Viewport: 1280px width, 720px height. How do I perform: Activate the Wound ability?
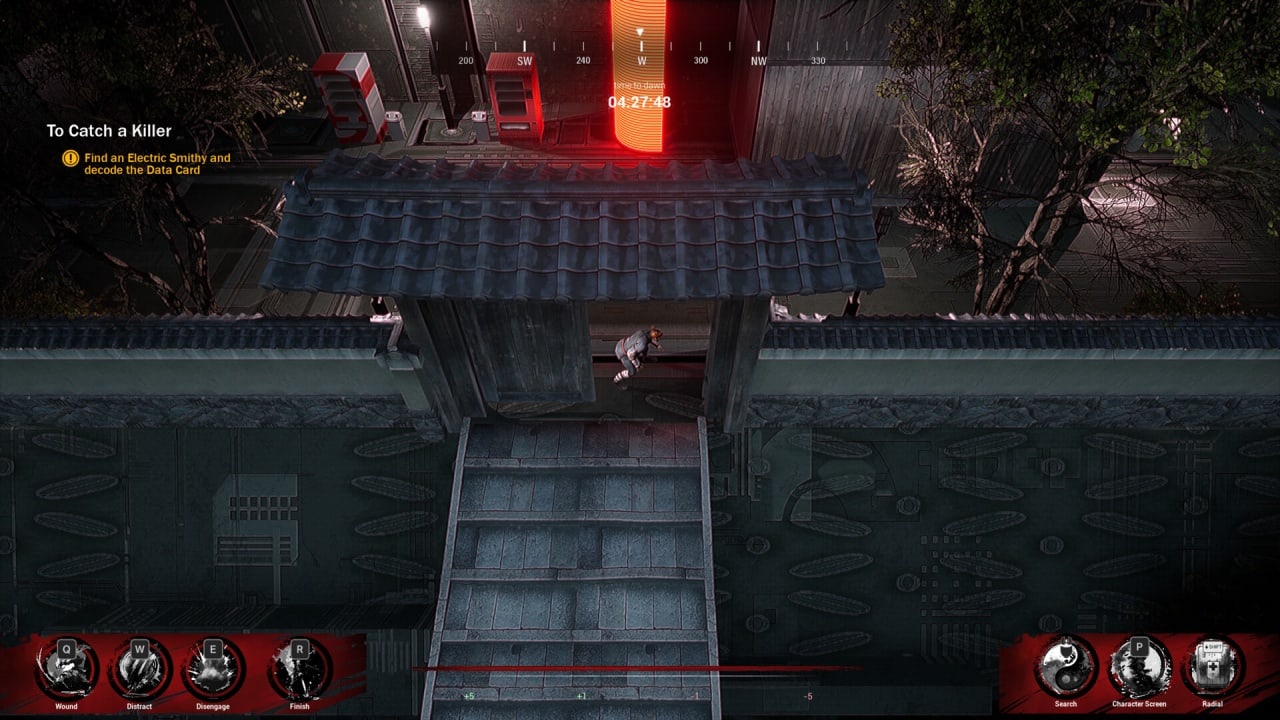coord(66,669)
